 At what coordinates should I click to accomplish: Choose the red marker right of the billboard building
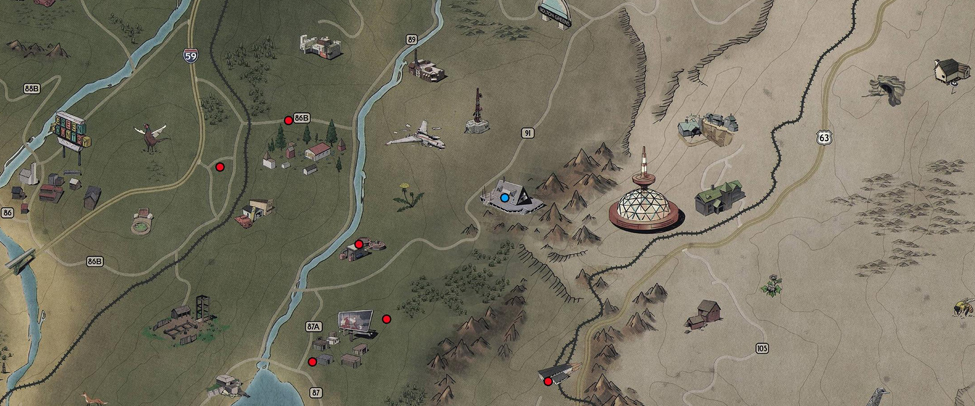(387, 319)
